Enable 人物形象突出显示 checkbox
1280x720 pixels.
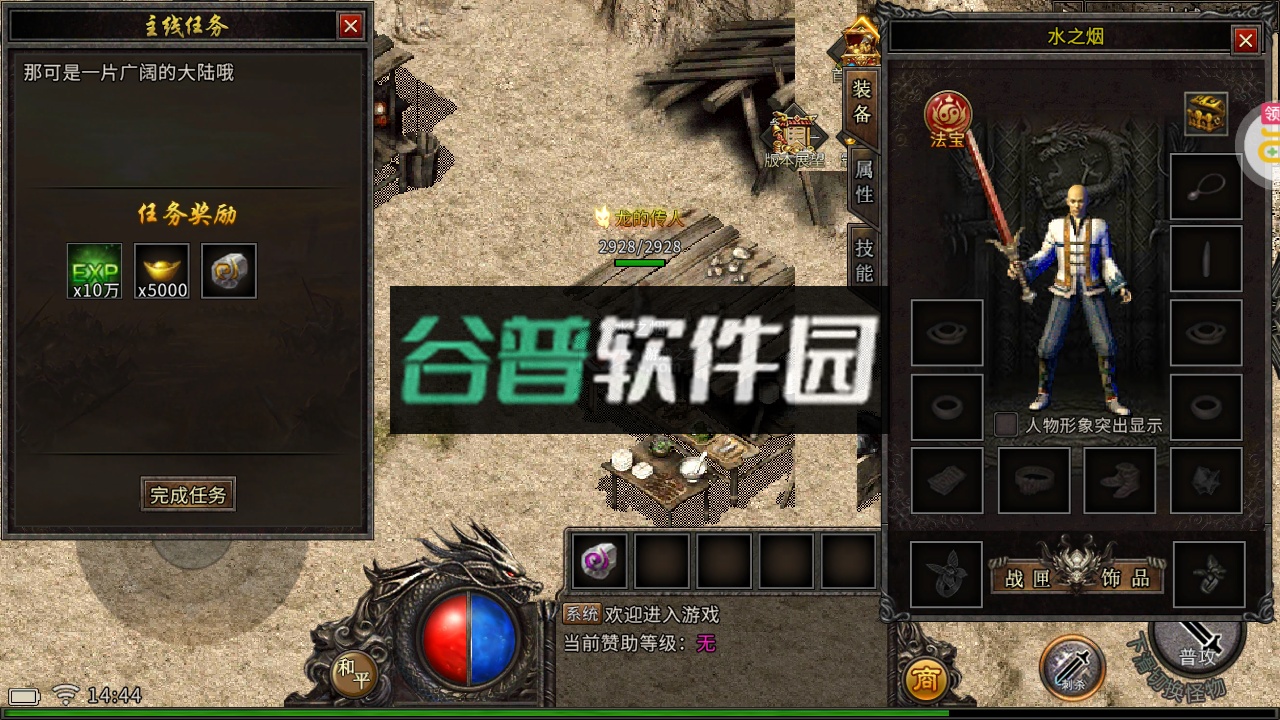coord(1004,425)
